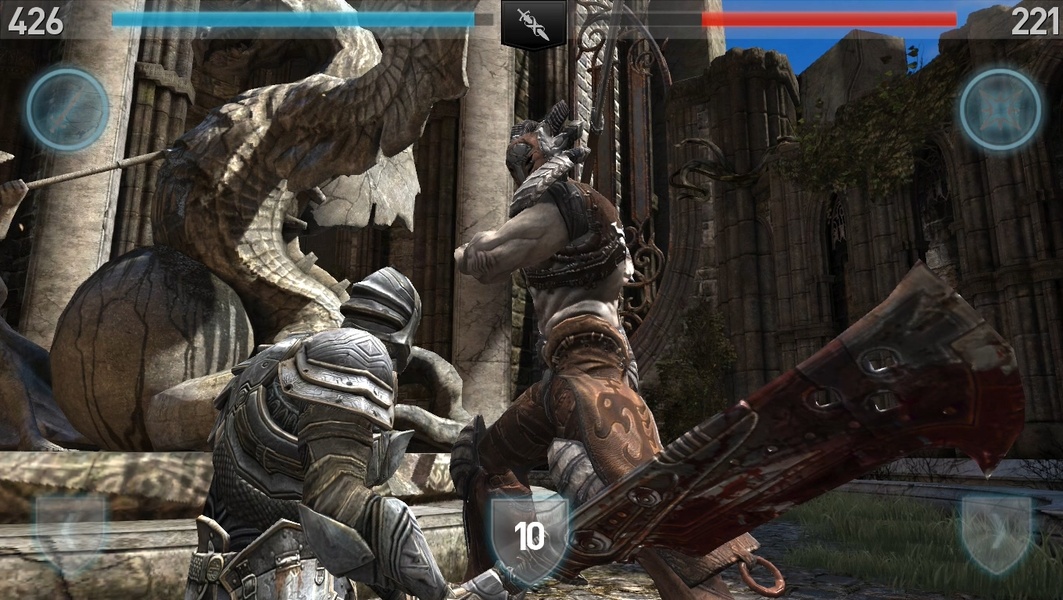The image size is (1063, 600).
Task: Open the emblem button between the health bars
Action: tap(533, 22)
